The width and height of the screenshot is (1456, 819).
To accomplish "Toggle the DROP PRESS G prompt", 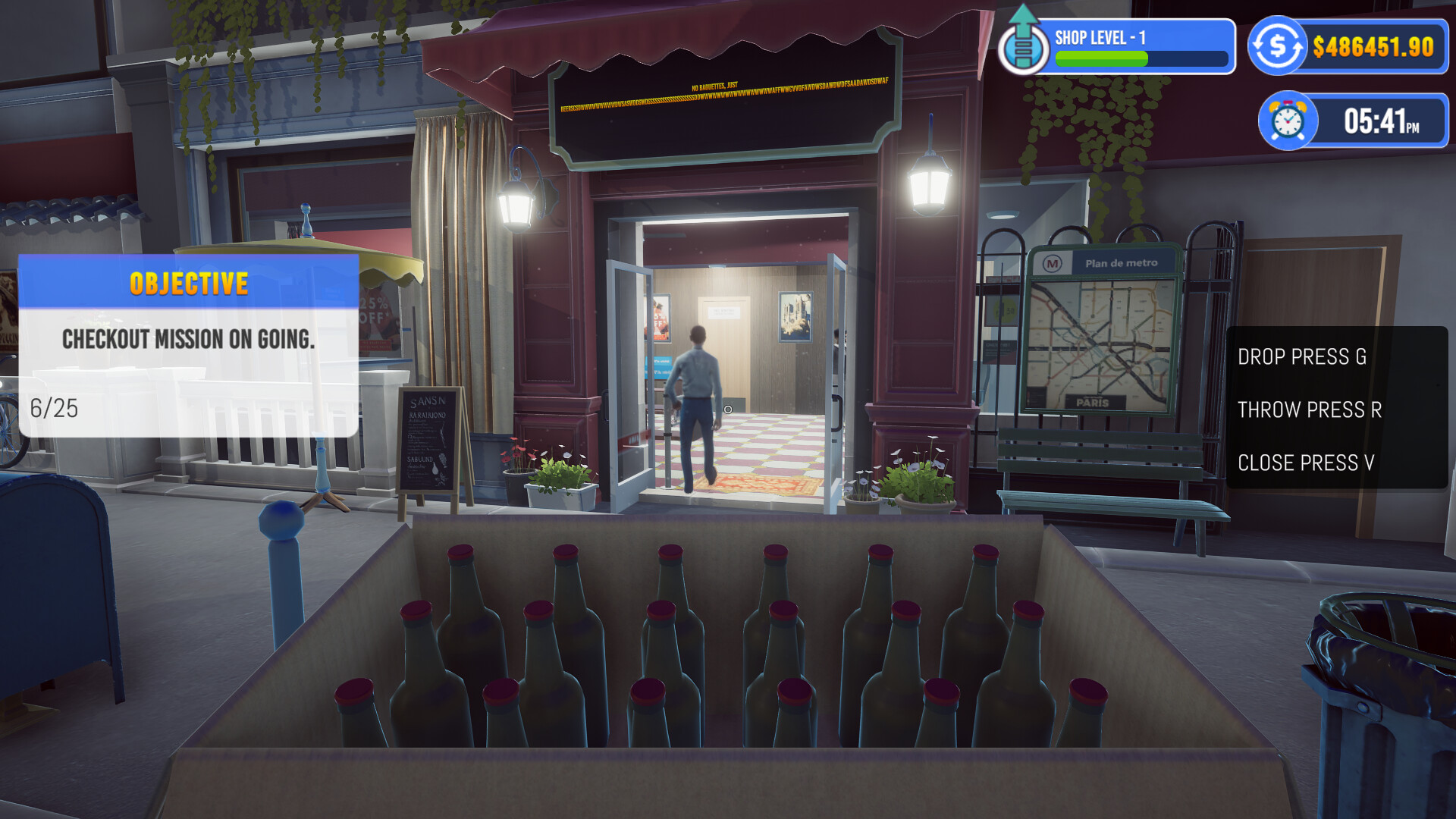I will (x=1303, y=357).
